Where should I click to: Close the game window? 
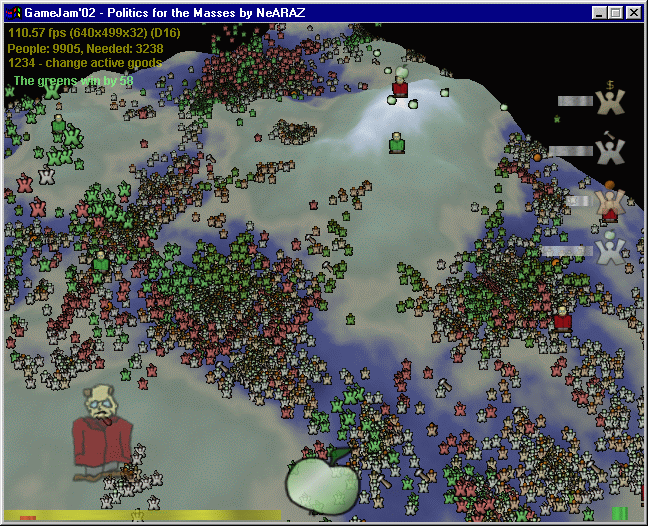coord(633,13)
